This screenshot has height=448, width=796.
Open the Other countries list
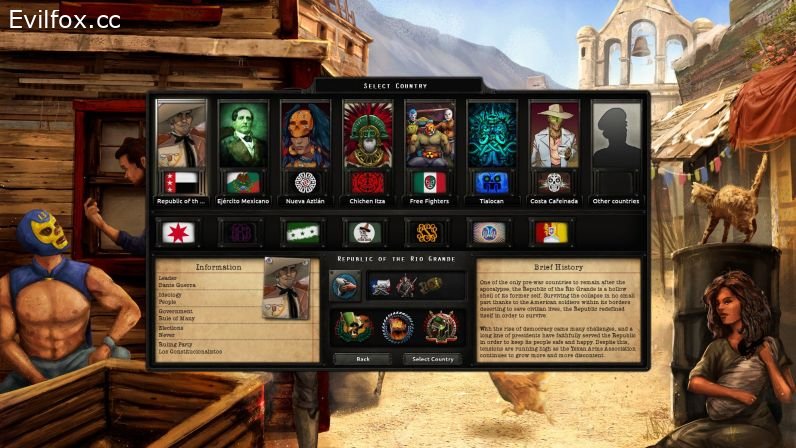pyautogui.click(x=615, y=134)
